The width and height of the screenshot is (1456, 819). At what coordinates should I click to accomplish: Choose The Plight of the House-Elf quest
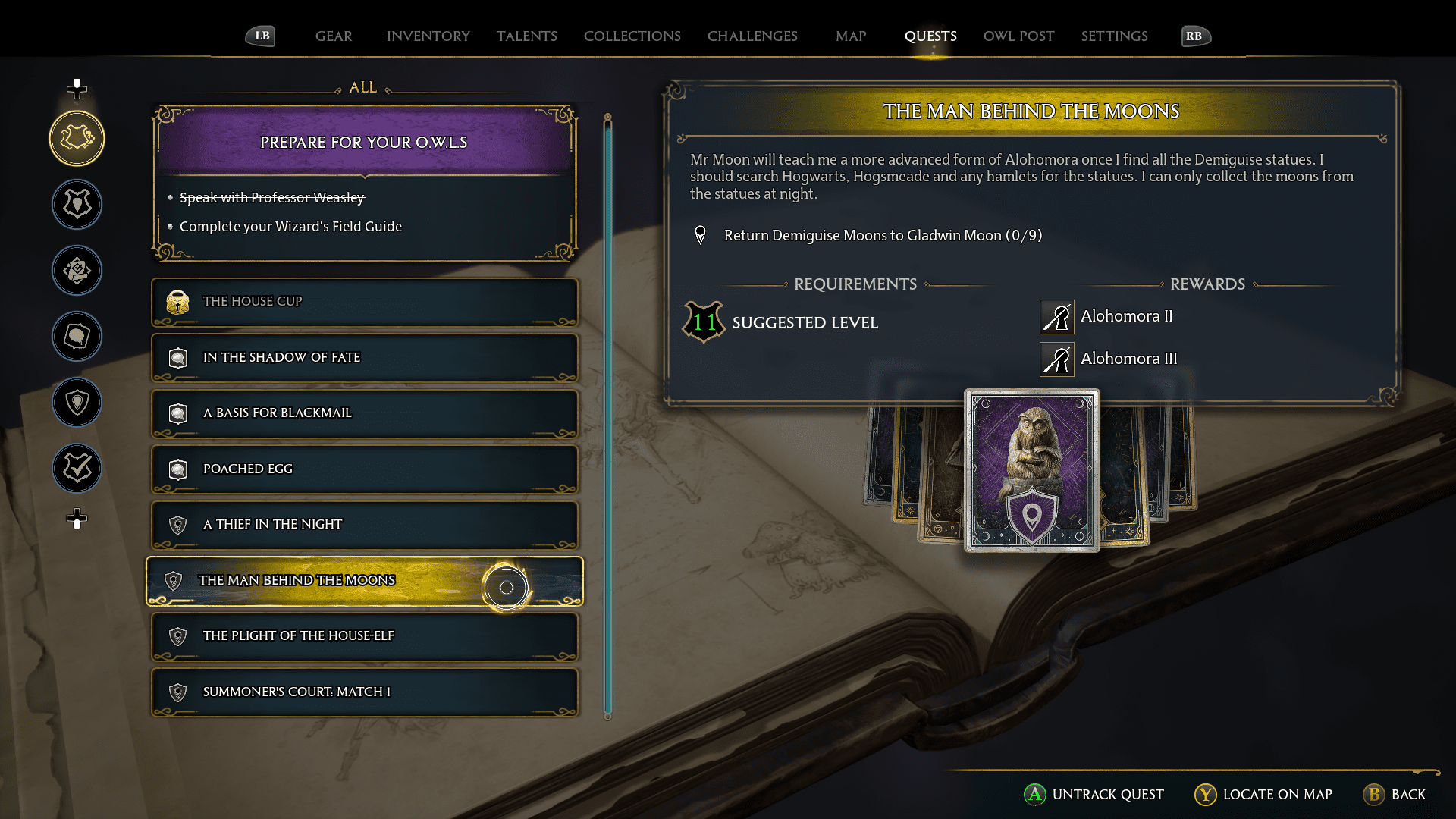[364, 636]
